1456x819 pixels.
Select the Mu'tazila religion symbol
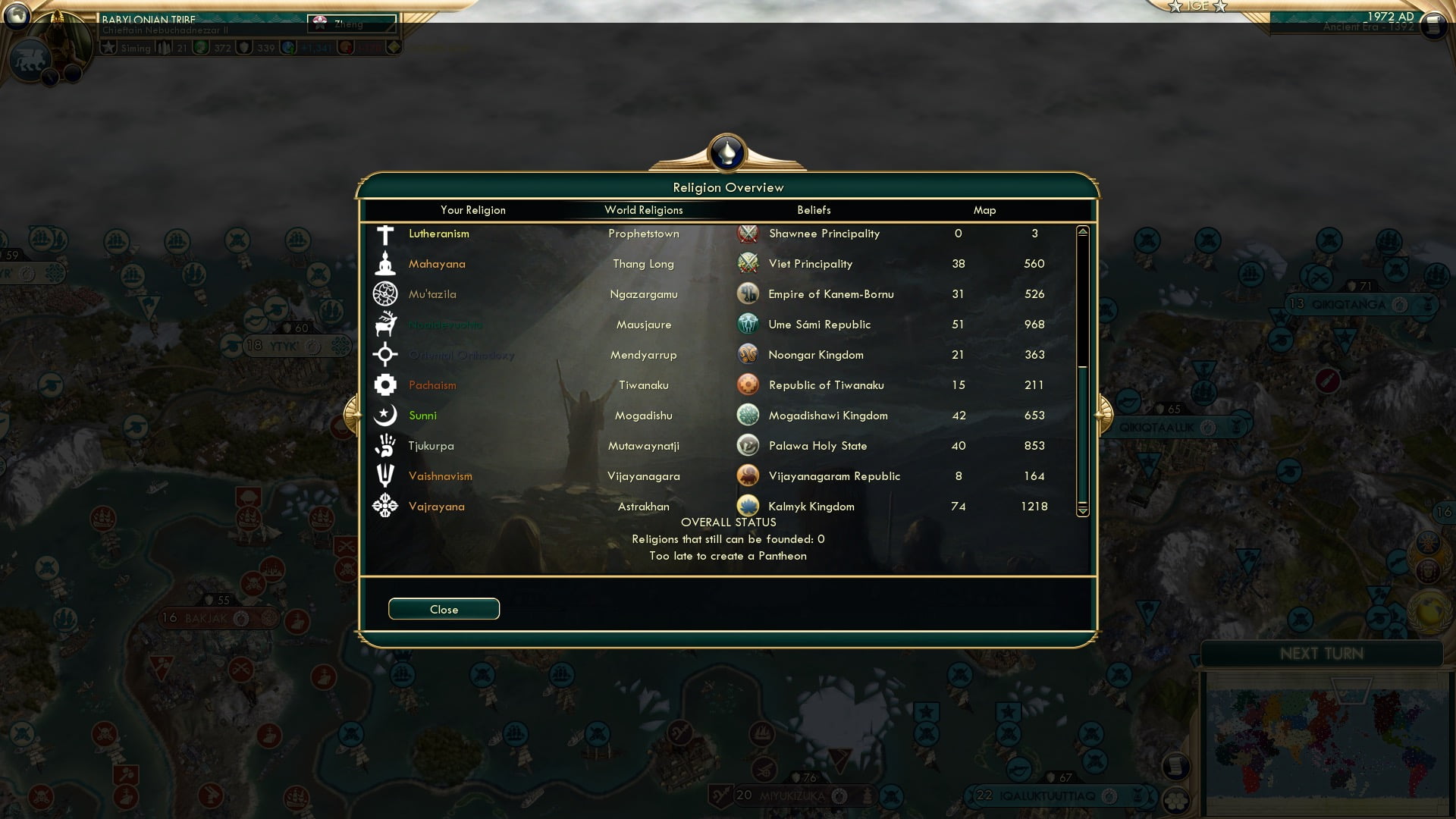[385, 294]
